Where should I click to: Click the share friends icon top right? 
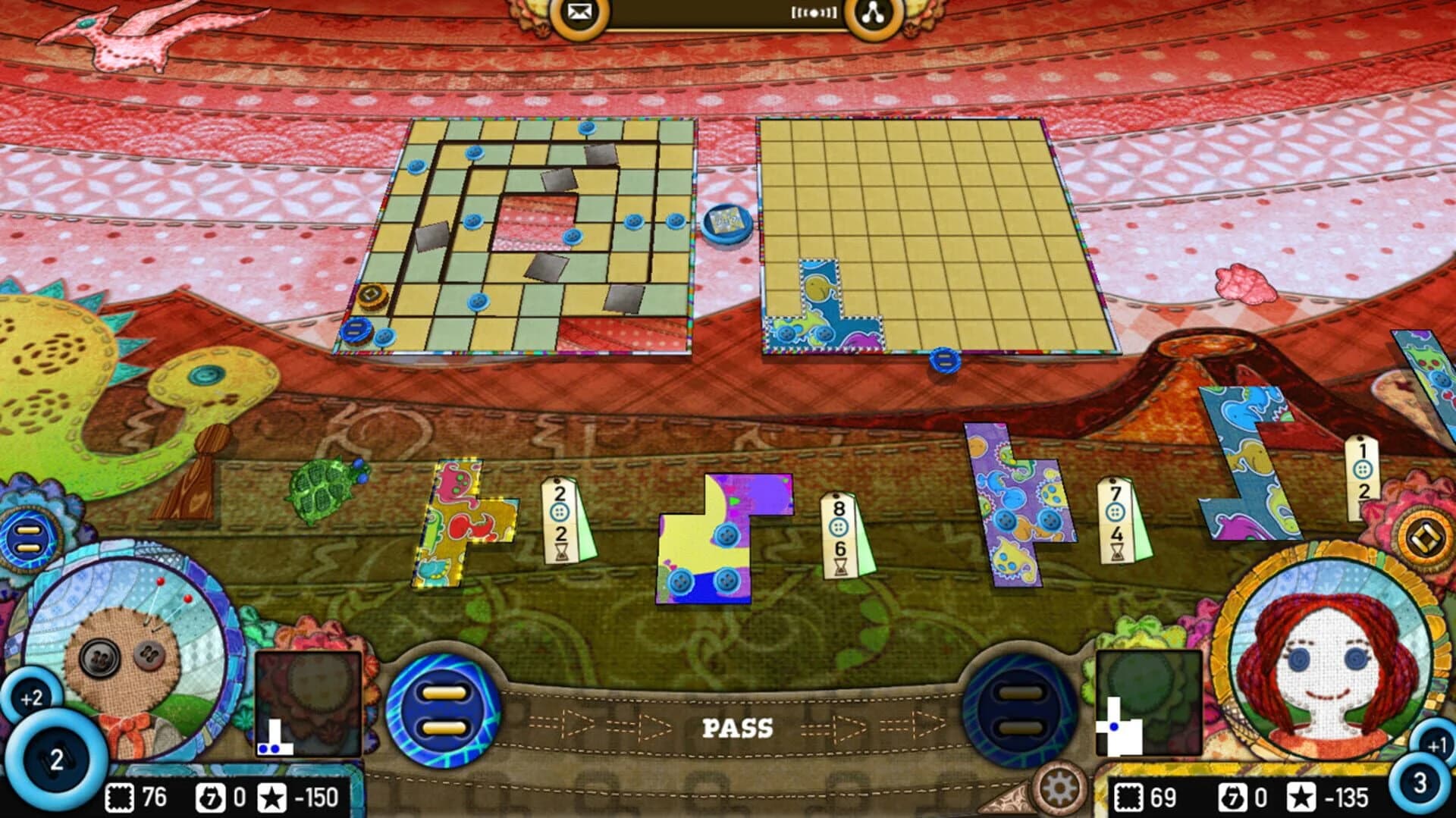[874, 12]
